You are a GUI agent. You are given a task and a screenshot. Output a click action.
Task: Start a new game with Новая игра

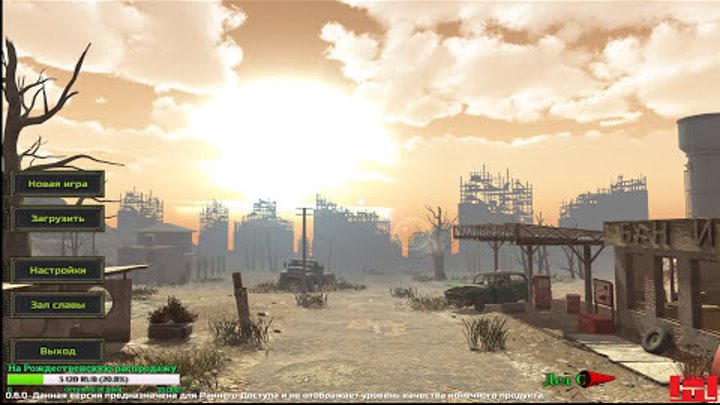(x=58, y=184)
